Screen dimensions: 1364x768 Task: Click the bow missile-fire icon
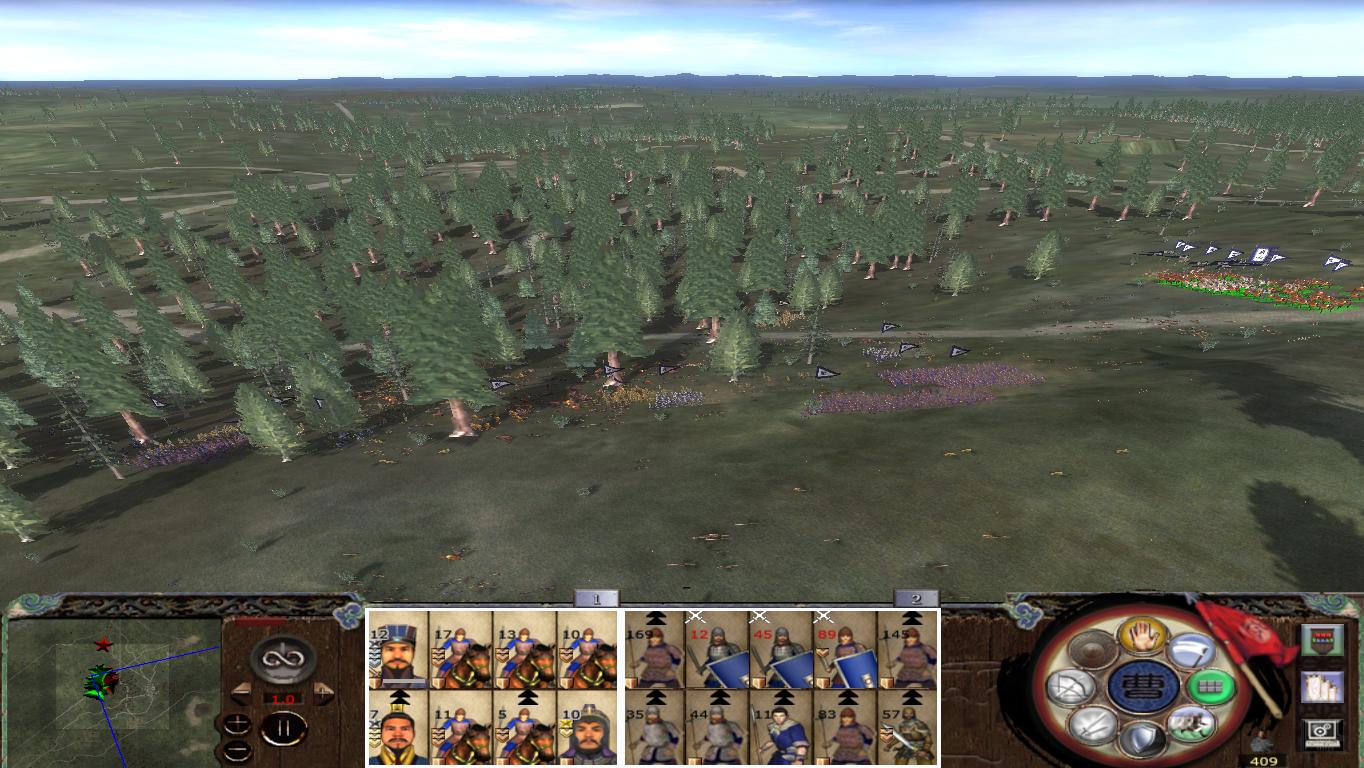coord(1070,687)
